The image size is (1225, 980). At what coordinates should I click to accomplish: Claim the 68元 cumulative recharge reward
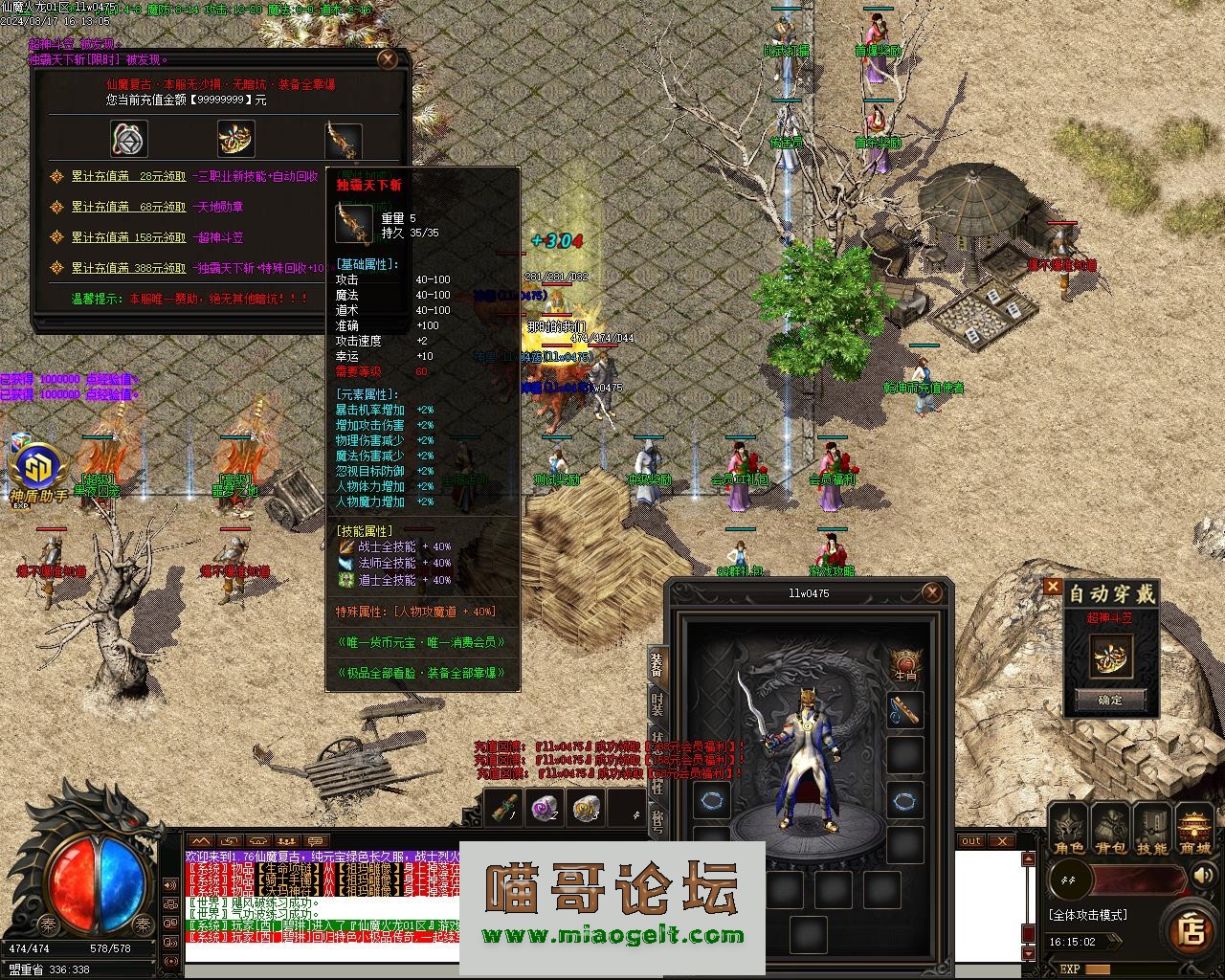(x=129, y=207)
